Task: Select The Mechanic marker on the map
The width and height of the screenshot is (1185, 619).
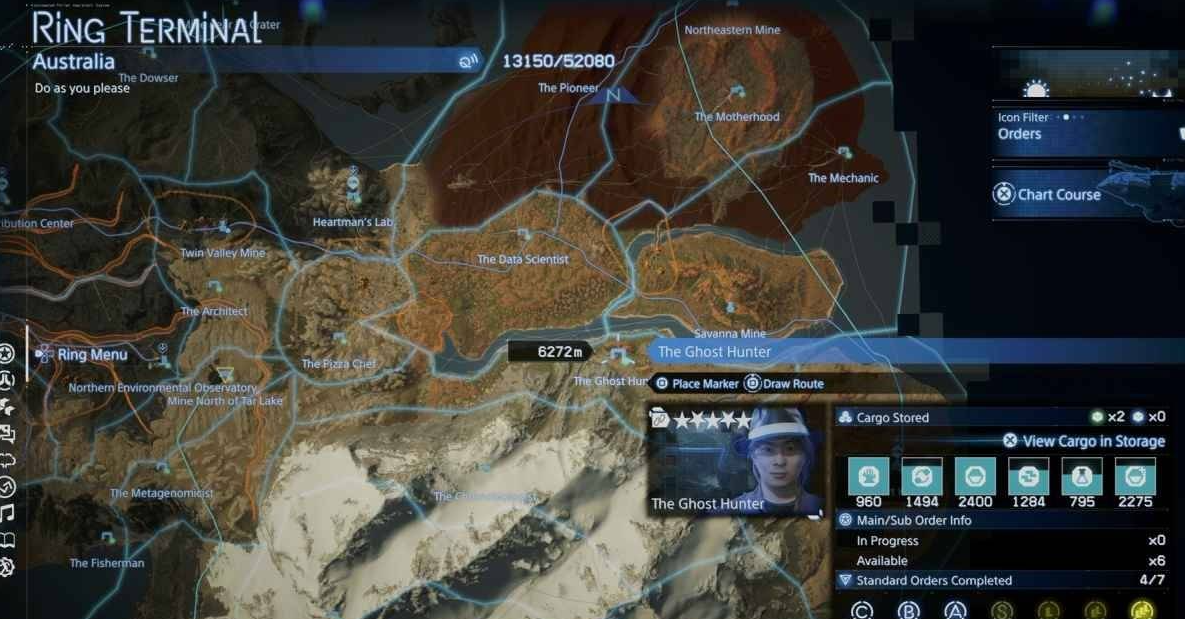Action: coord(844,155)
